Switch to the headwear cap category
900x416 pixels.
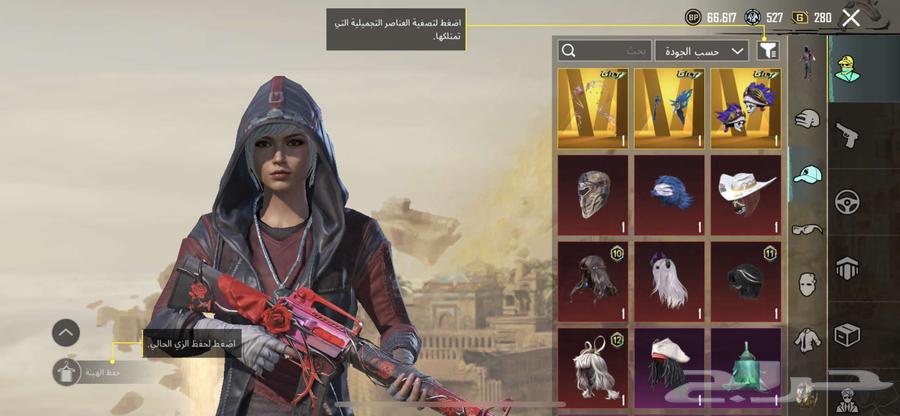coord(807,174)
